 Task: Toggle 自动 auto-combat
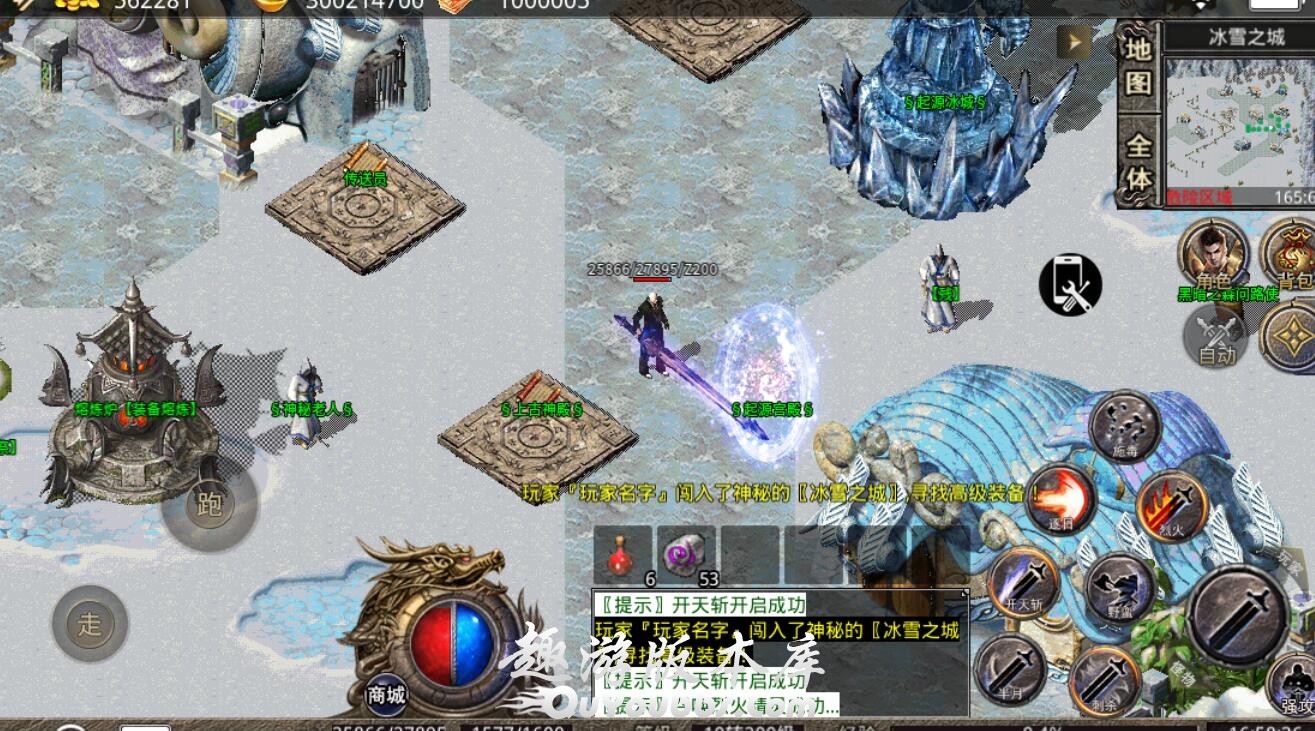coord(1216,336)
